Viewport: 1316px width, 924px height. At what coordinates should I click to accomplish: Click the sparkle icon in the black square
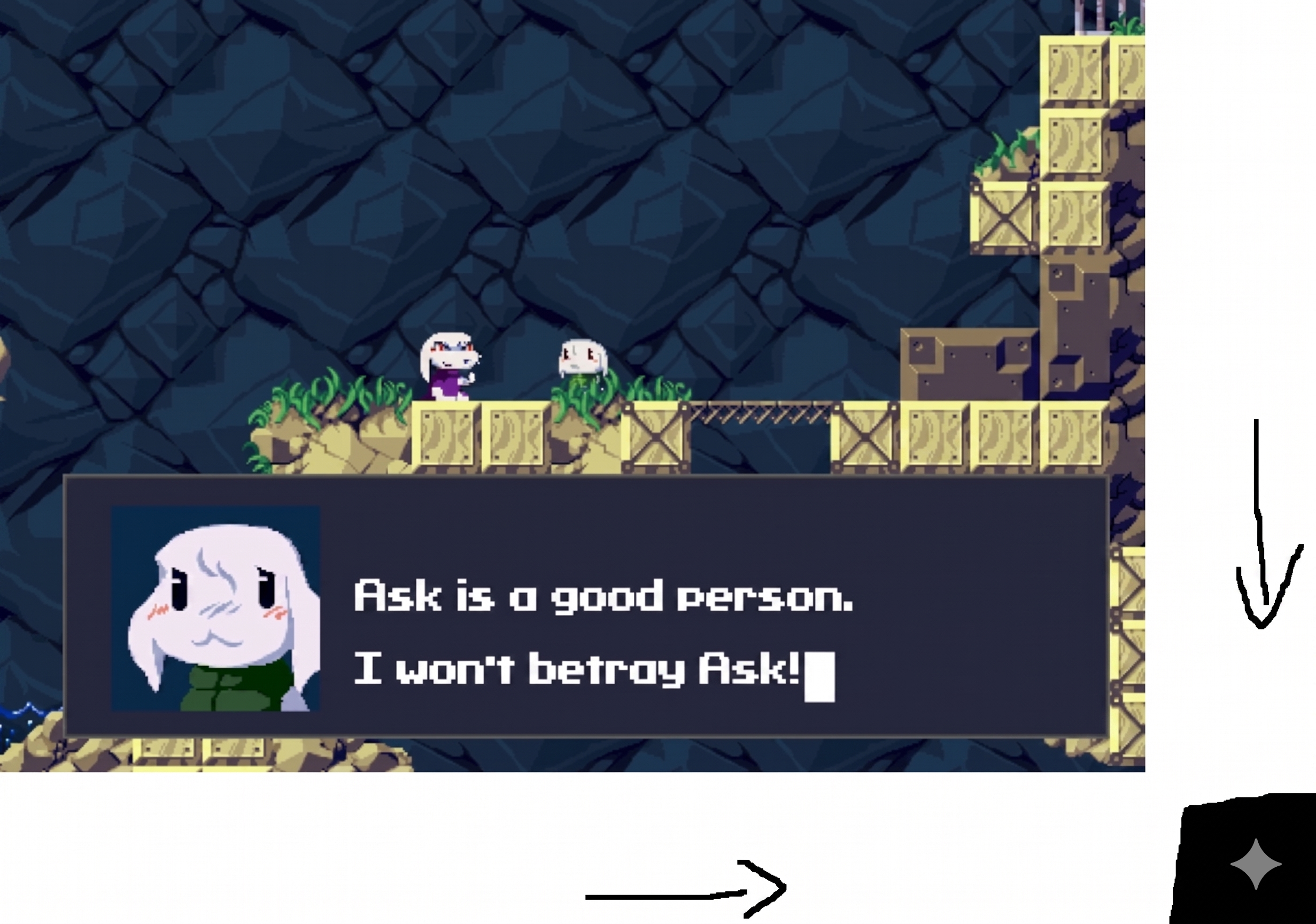point(1256,864)
